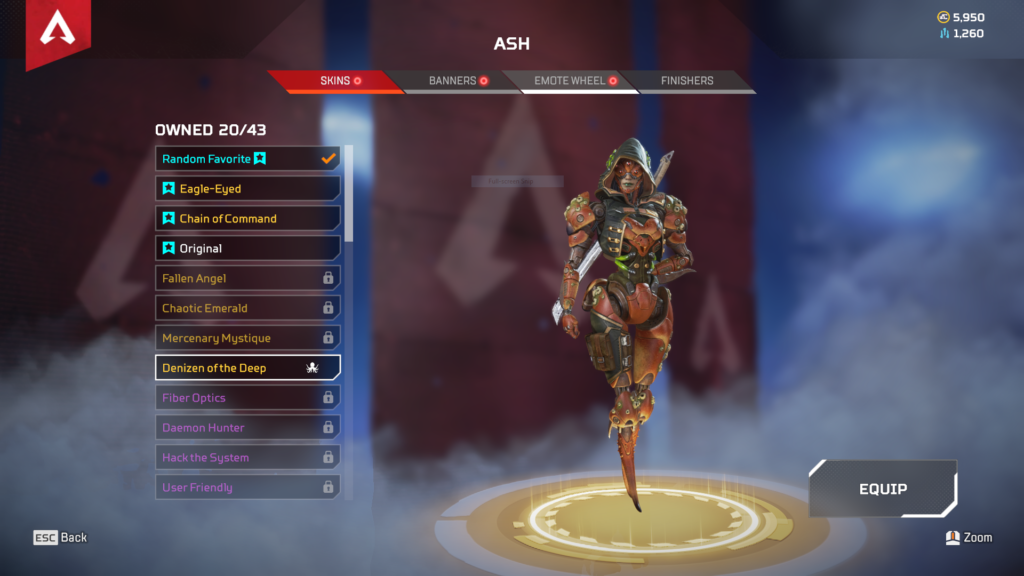Pick the Original skin
Screen dimensions: 1024x576
click(247, 249)
